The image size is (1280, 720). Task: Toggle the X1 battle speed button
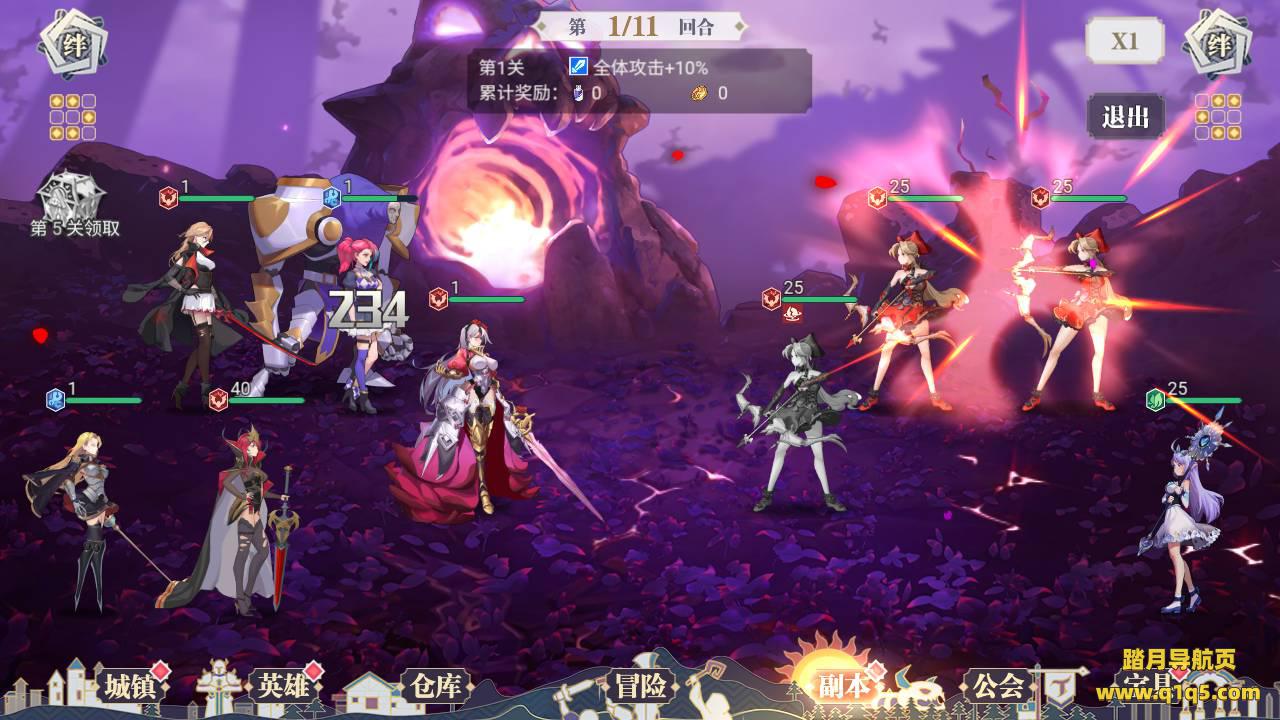point(1125,41)
